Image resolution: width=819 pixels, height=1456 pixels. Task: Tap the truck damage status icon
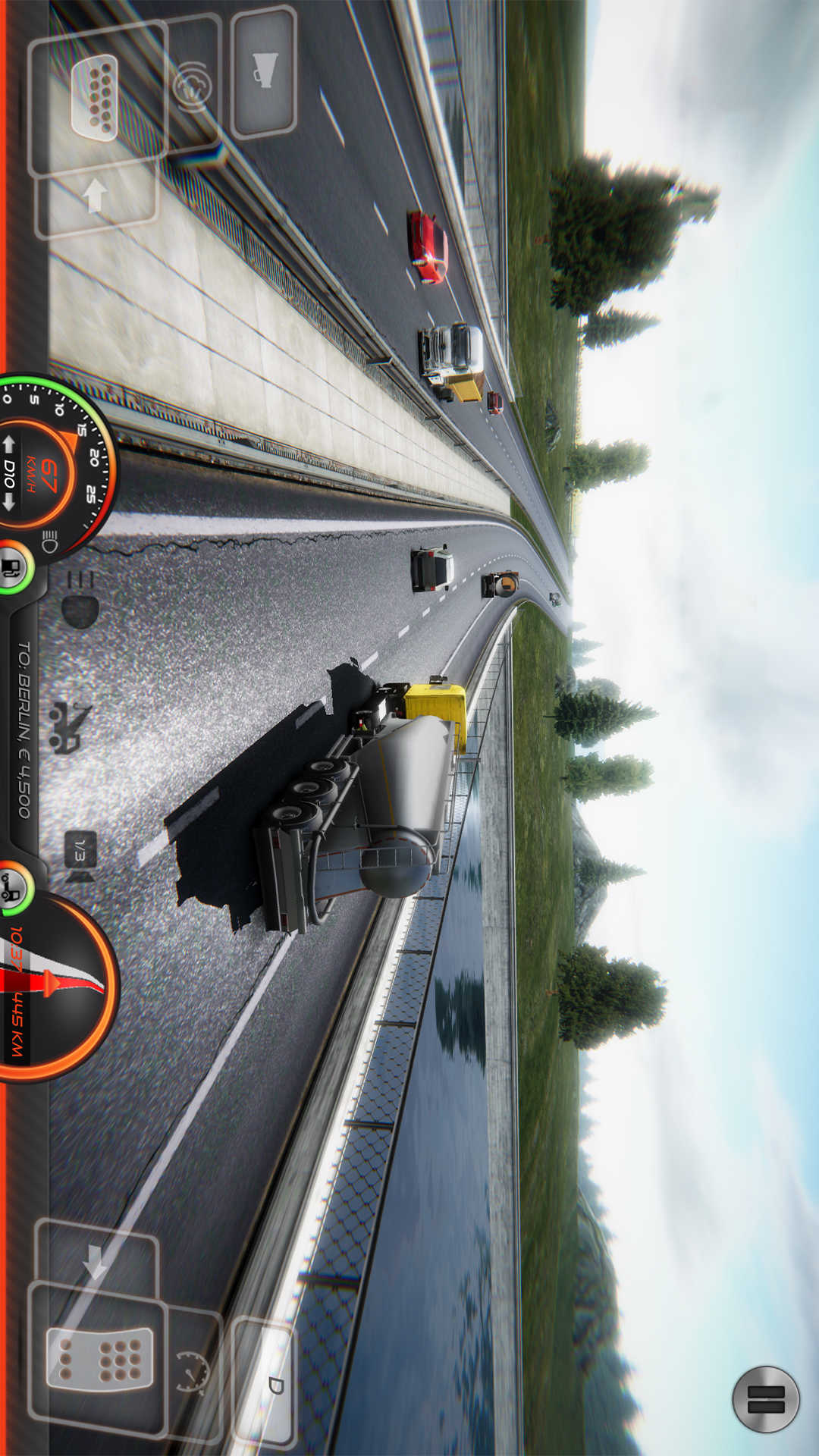pyautogui.click(x=13, y=887)
